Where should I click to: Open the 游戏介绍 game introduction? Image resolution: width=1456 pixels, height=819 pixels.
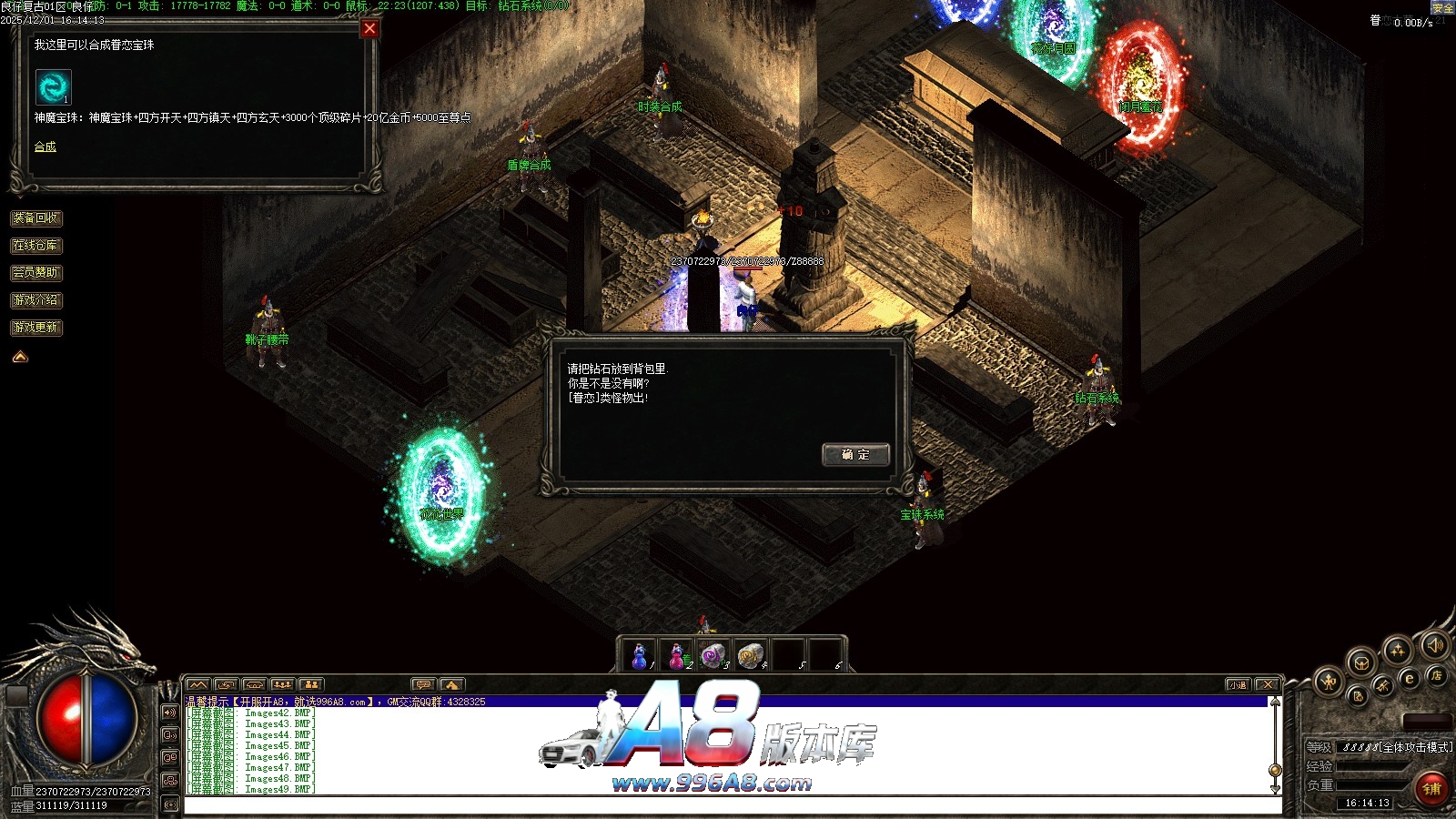(36, 300)
